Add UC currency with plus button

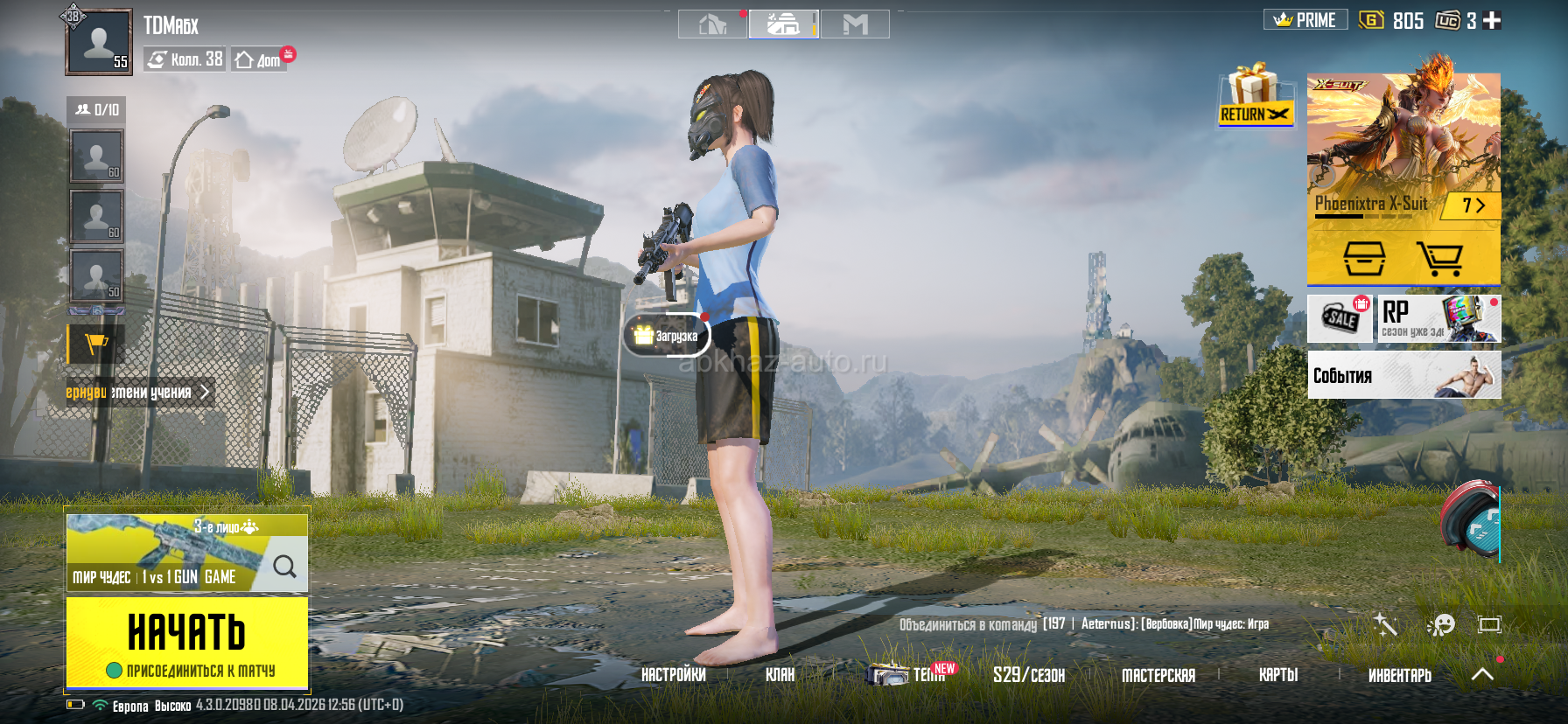[x=1492, y=20]
